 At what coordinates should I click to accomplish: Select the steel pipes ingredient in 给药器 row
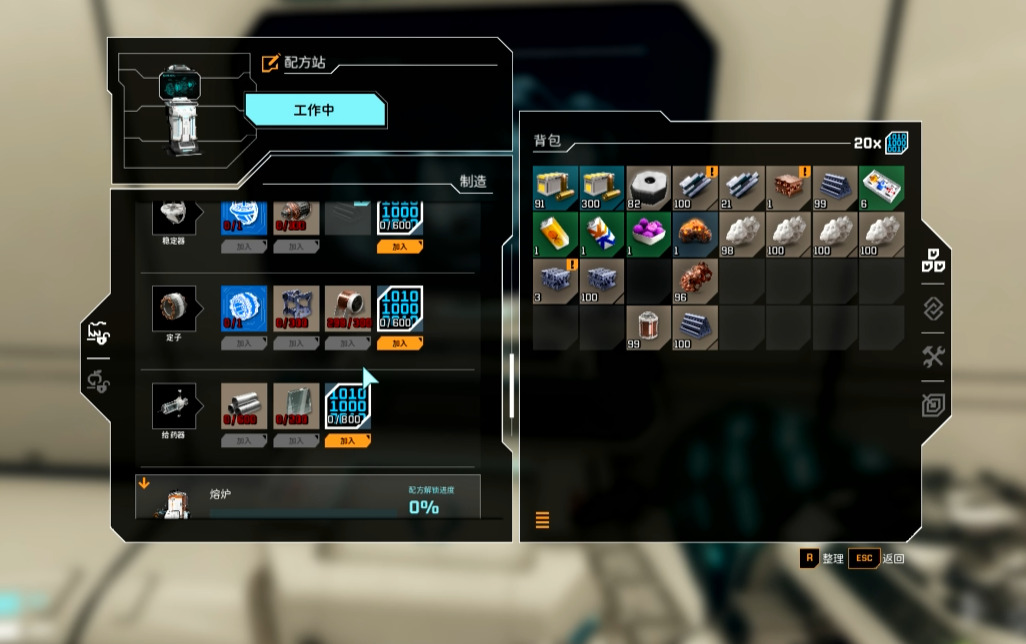pyautogui.click(x=243, y=406)
